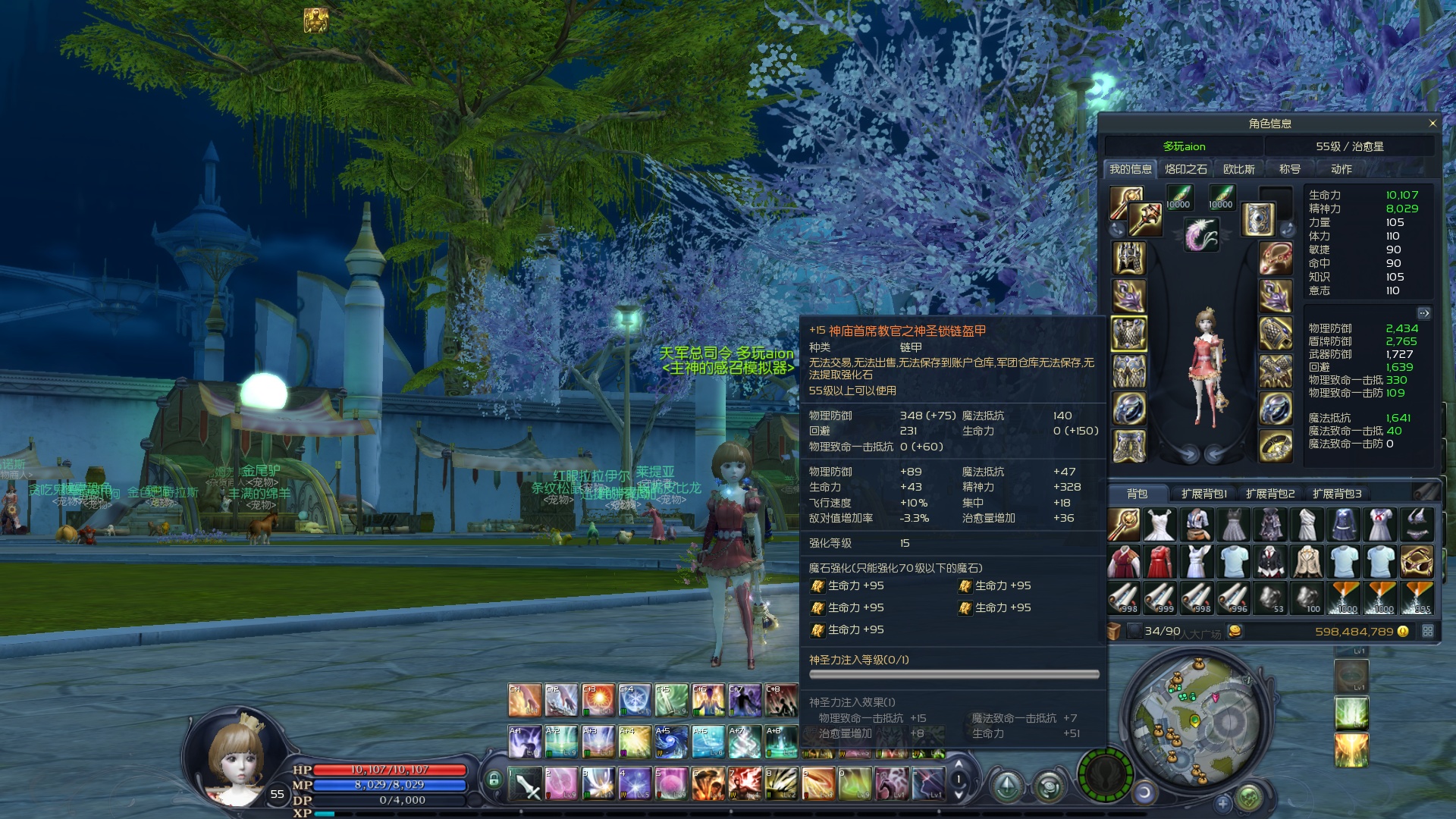Select the 动作 actions tab
Image resolution: width=1456 pixels, height=819 pixels.
coord(1341,169)
